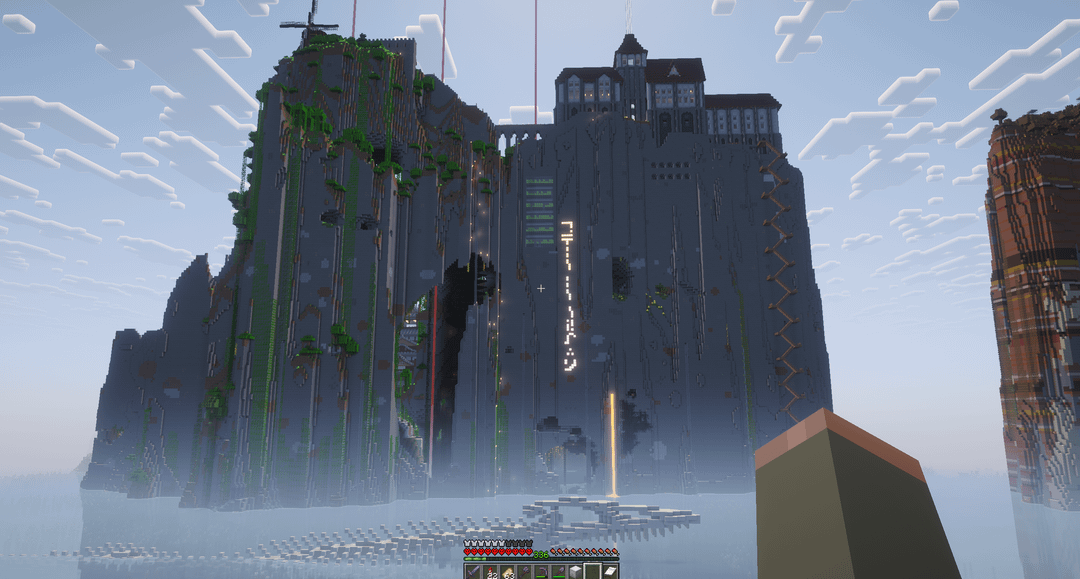Viewport: 1080px width, 579px height.
Task: Select the sword hotbar slot
Action: pos(473,572)
